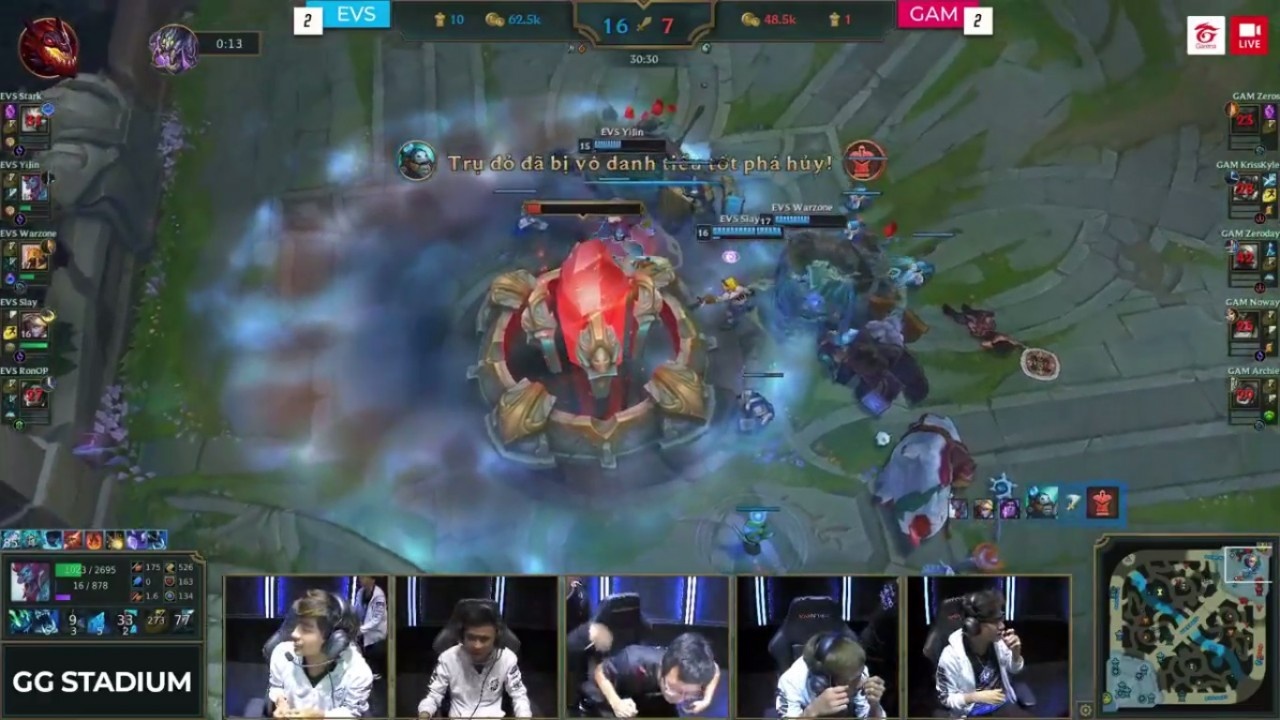Click the armor stat icon showing 163
The width and height of the screenshot is (1280, 720).
(170, 582)
